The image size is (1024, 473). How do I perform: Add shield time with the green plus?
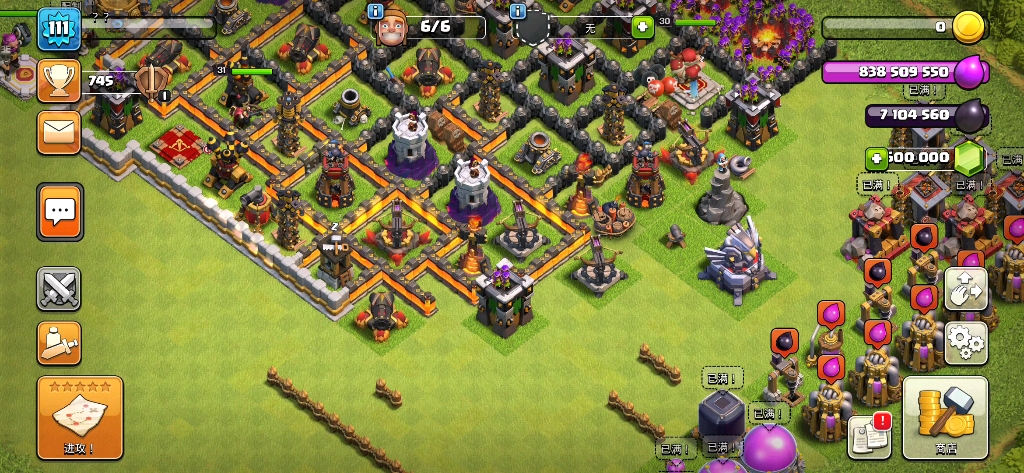(x=642, y=27)
